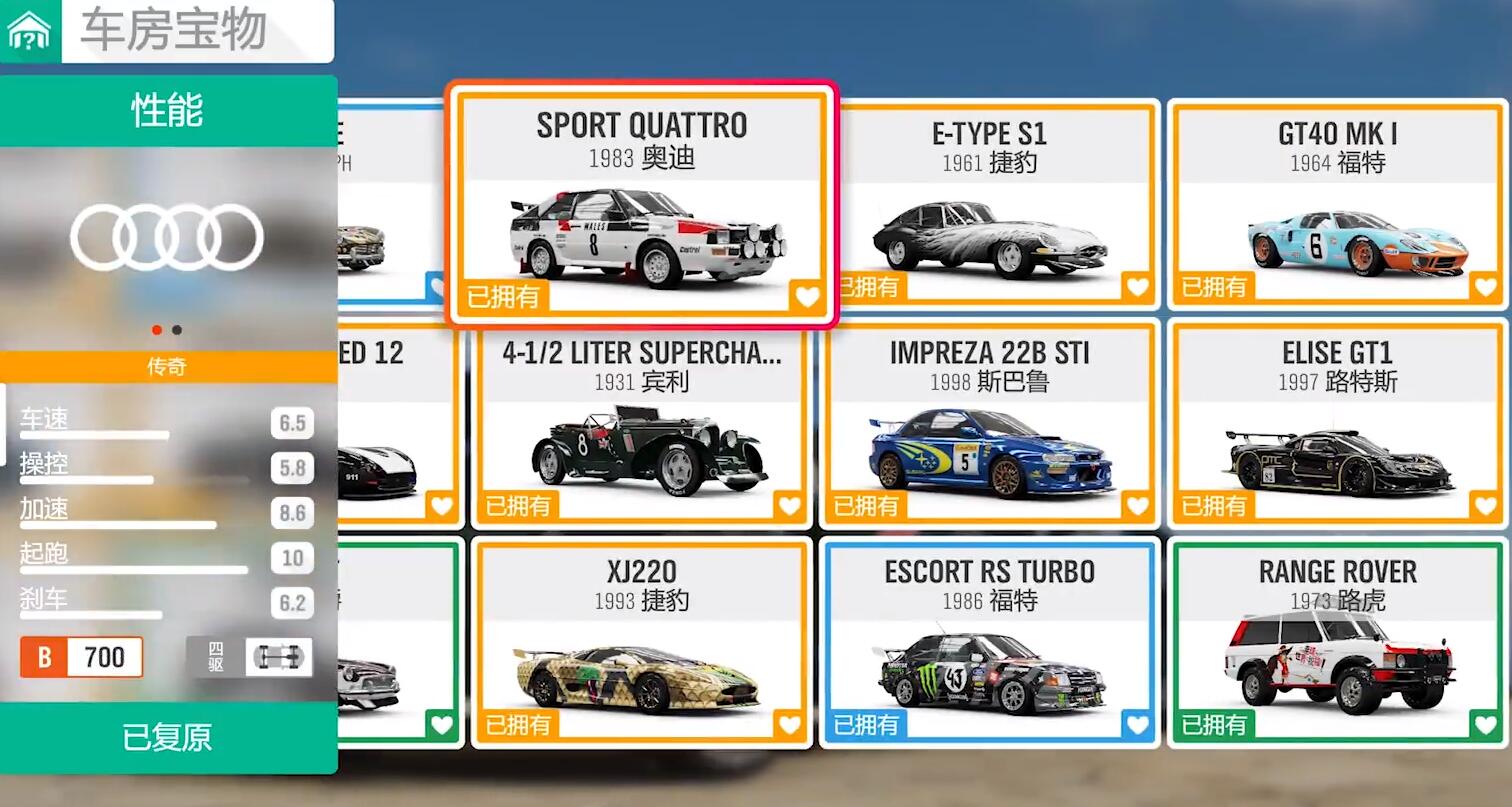Screen dimensions: 1512x807
Task: Click the home garage icon
Action: pyautogui.click(x=29, y=32)
